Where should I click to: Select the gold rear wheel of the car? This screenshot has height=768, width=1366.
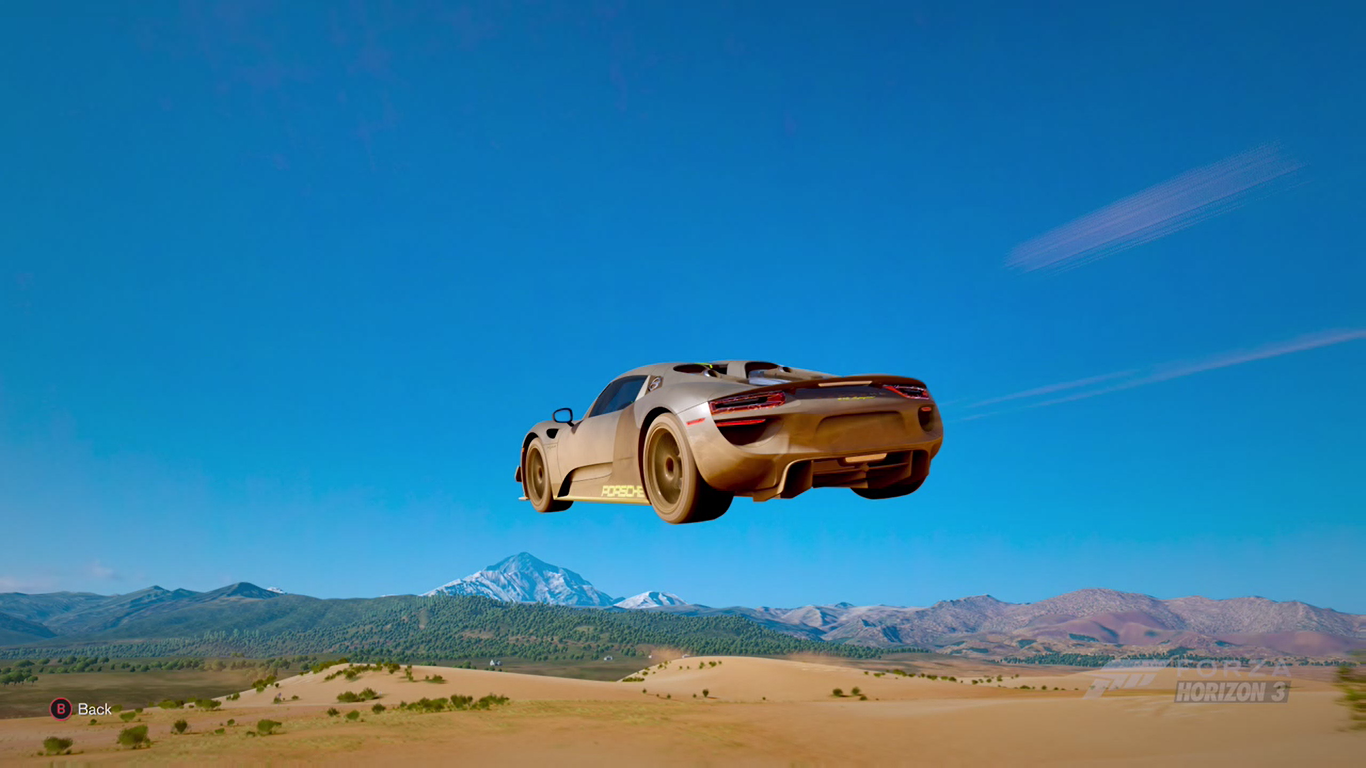tap(668, 464)
